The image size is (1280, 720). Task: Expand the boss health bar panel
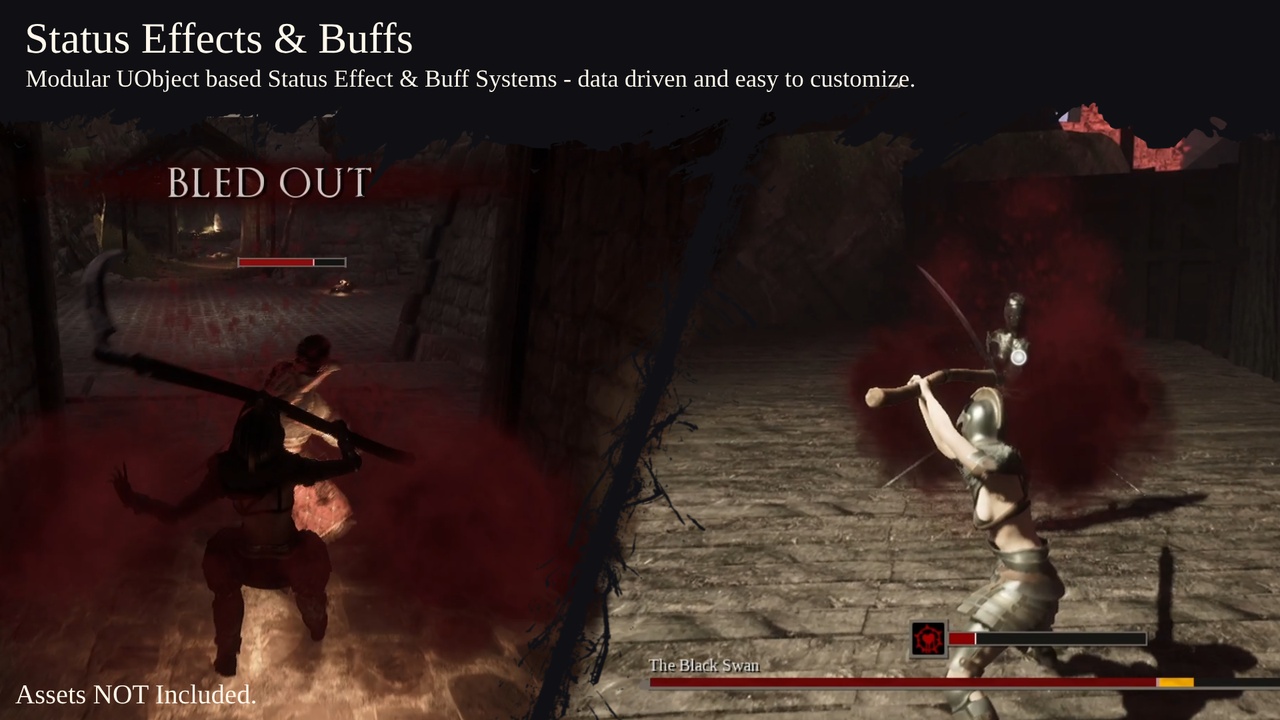(950, 683)
